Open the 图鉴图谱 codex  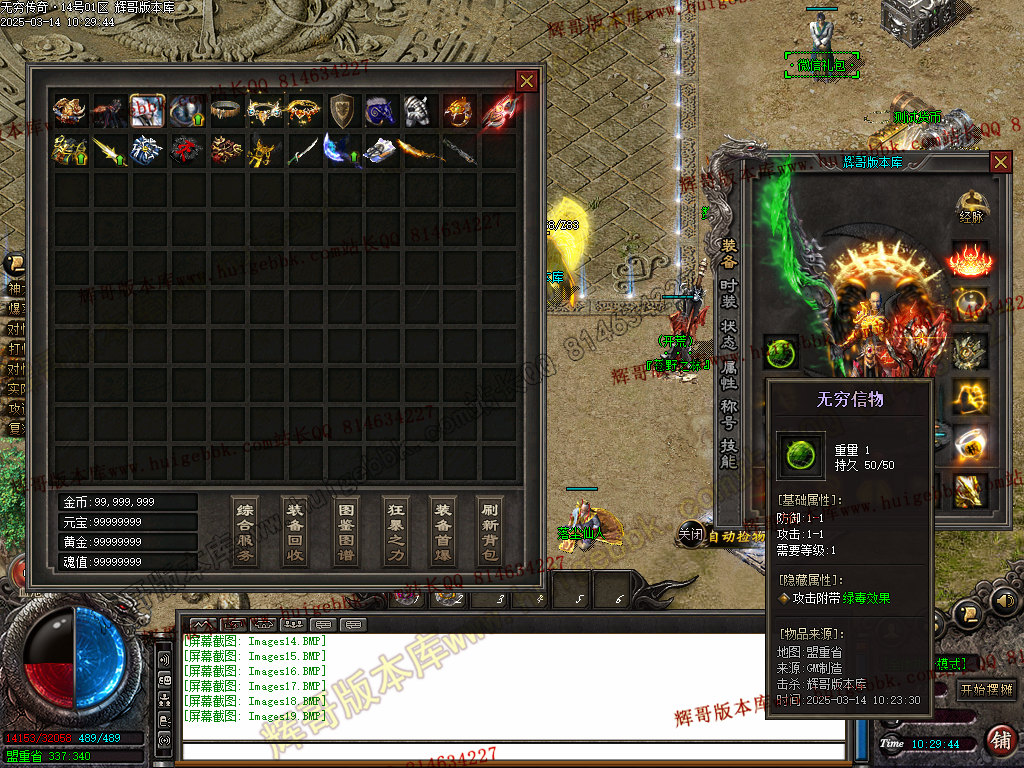coord(344,531)
